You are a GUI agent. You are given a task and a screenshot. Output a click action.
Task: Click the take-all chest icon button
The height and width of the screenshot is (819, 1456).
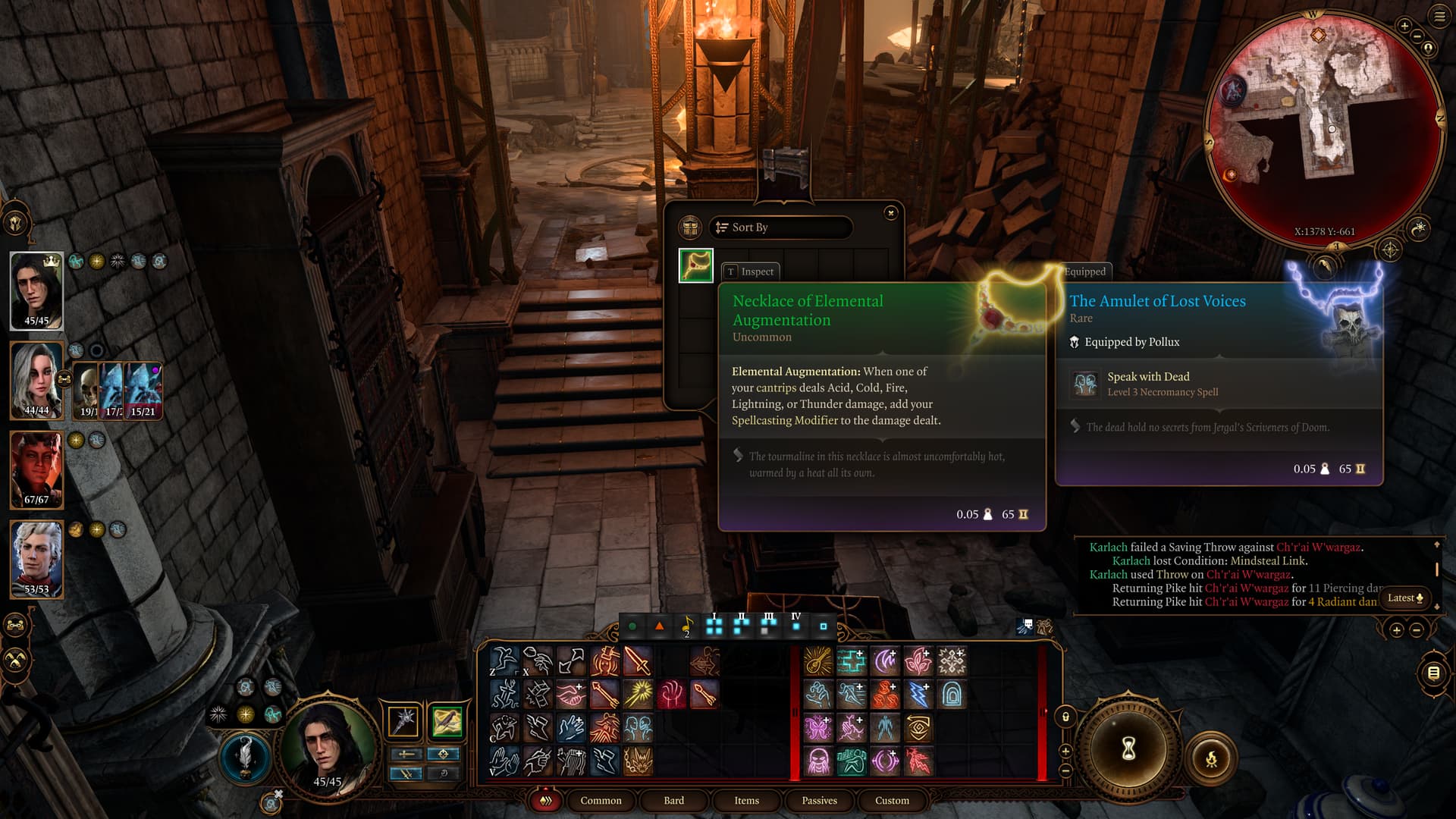(689, 227)
